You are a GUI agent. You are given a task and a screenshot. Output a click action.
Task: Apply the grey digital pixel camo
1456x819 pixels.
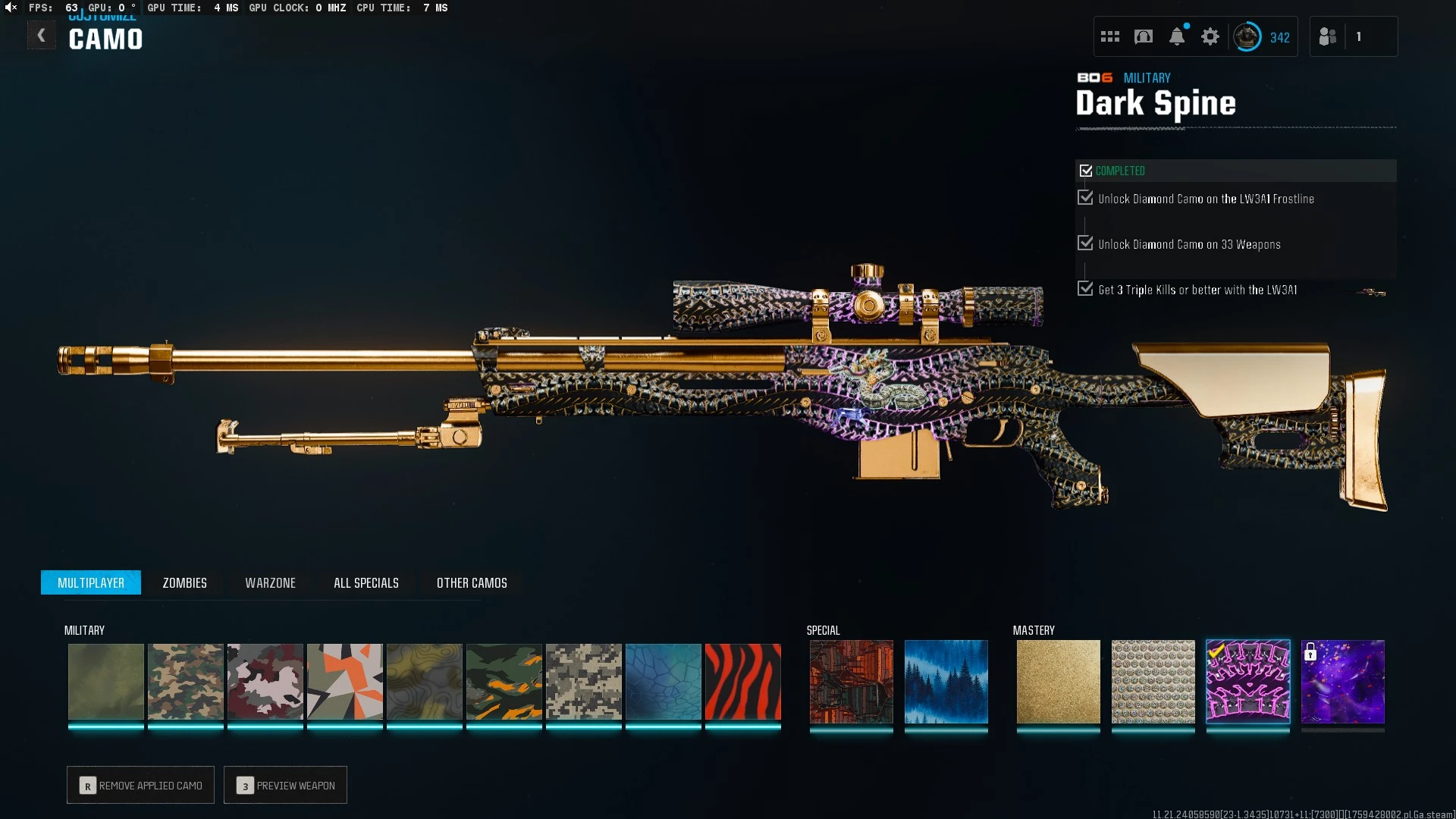[x=583, y=682]
